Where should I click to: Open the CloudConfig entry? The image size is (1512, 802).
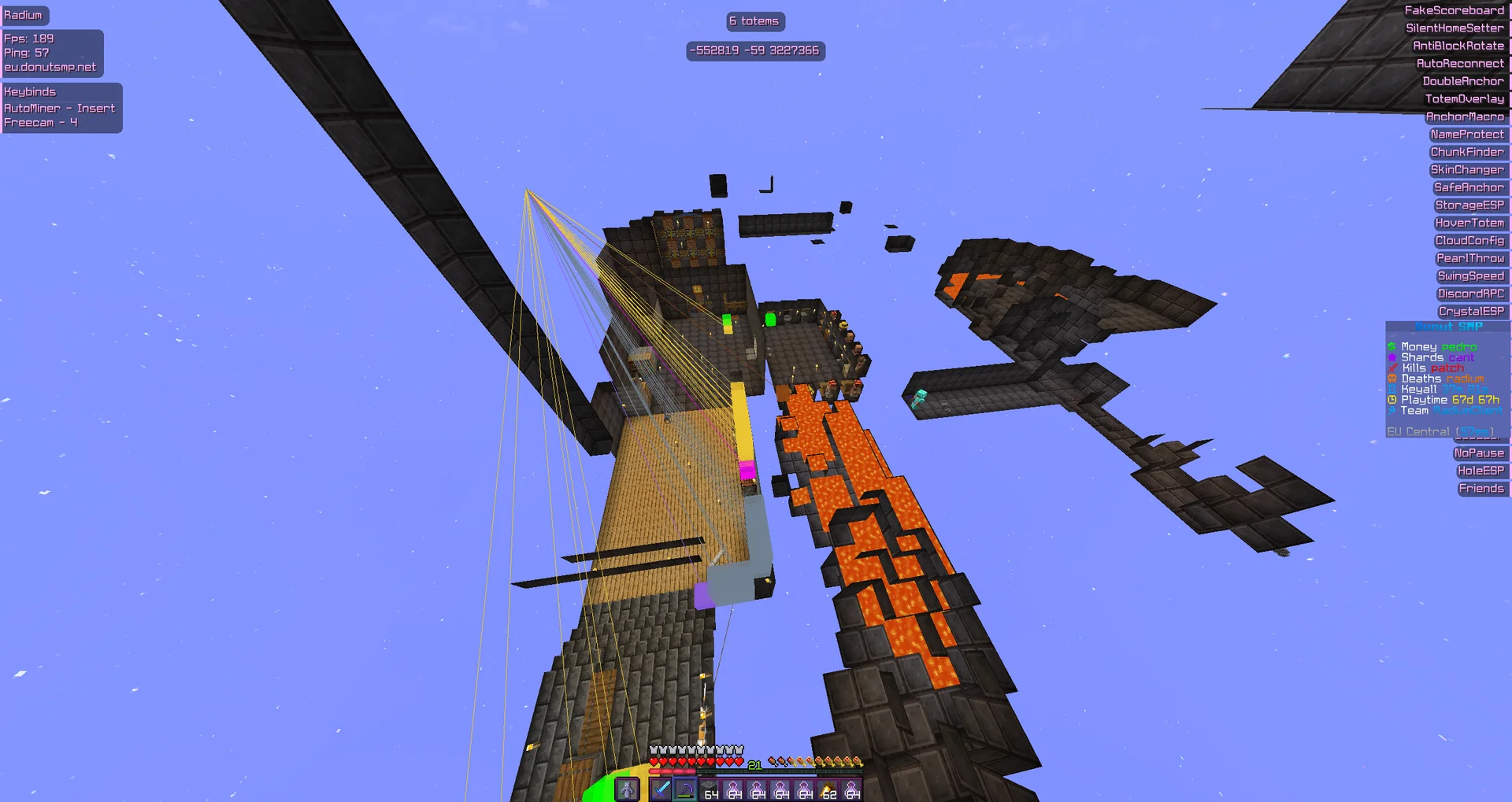[1470, 240]
